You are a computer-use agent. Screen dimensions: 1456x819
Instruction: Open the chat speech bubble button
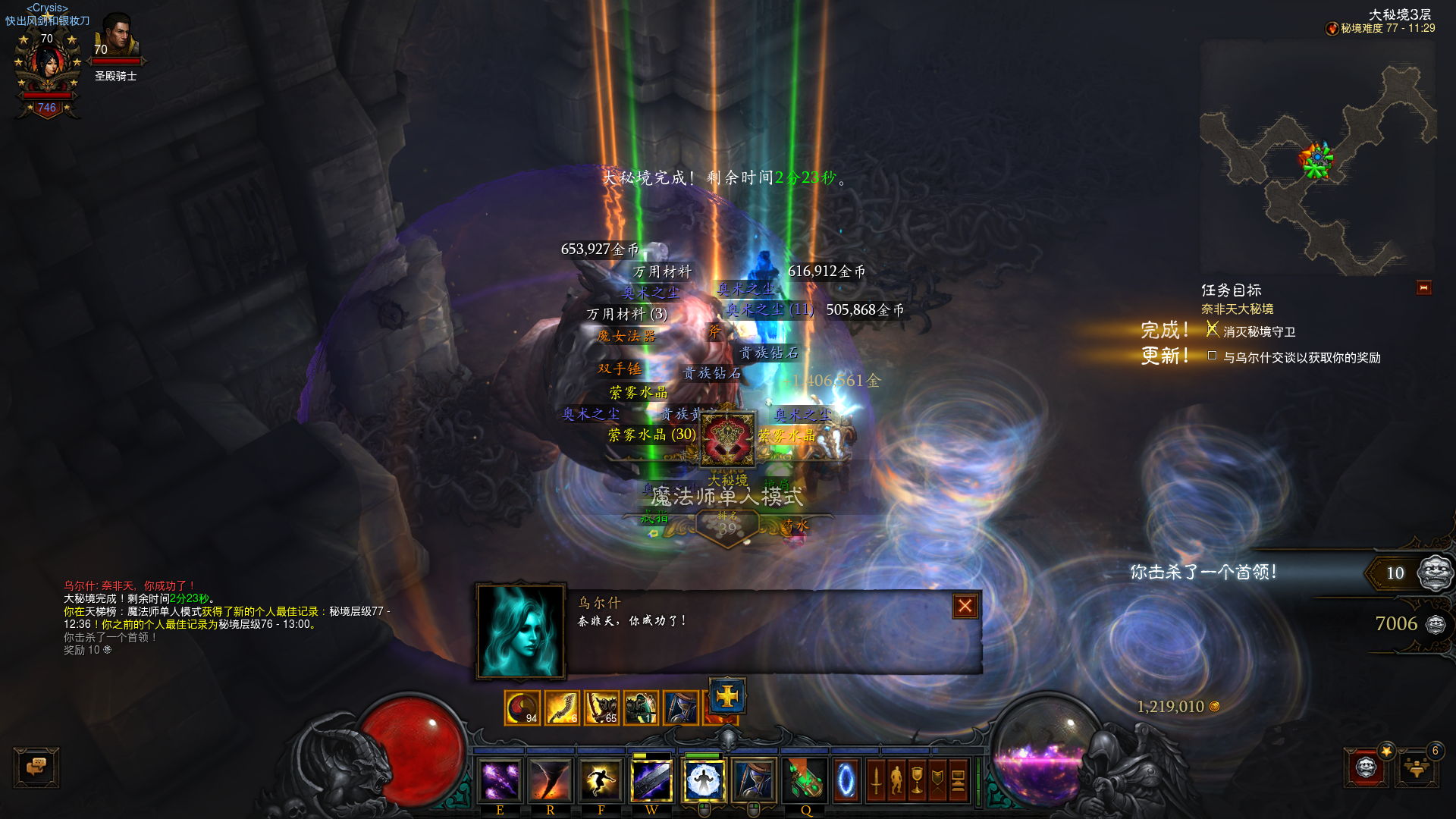[x=36, y=767]
